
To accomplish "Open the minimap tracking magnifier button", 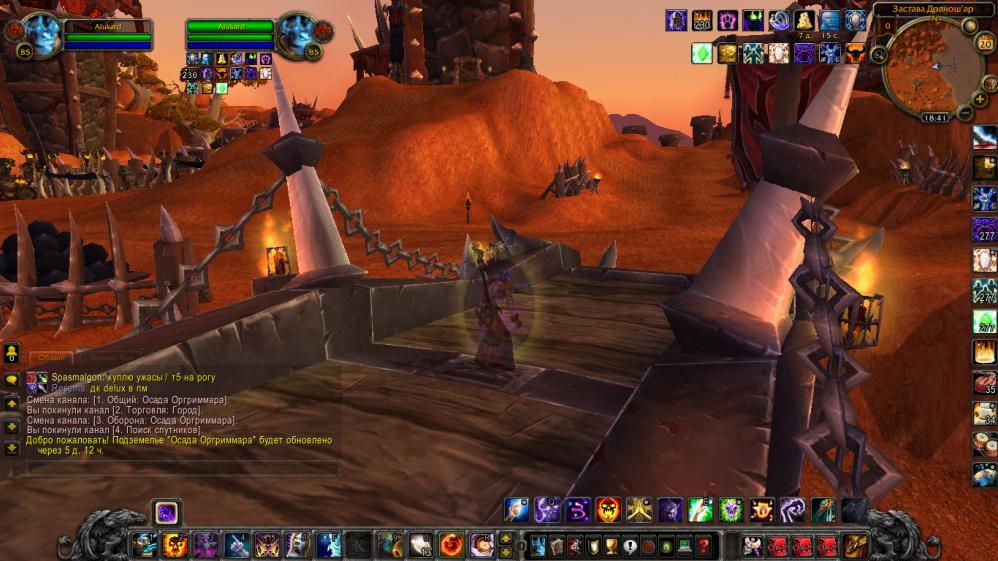I will (x=877, y=54).
